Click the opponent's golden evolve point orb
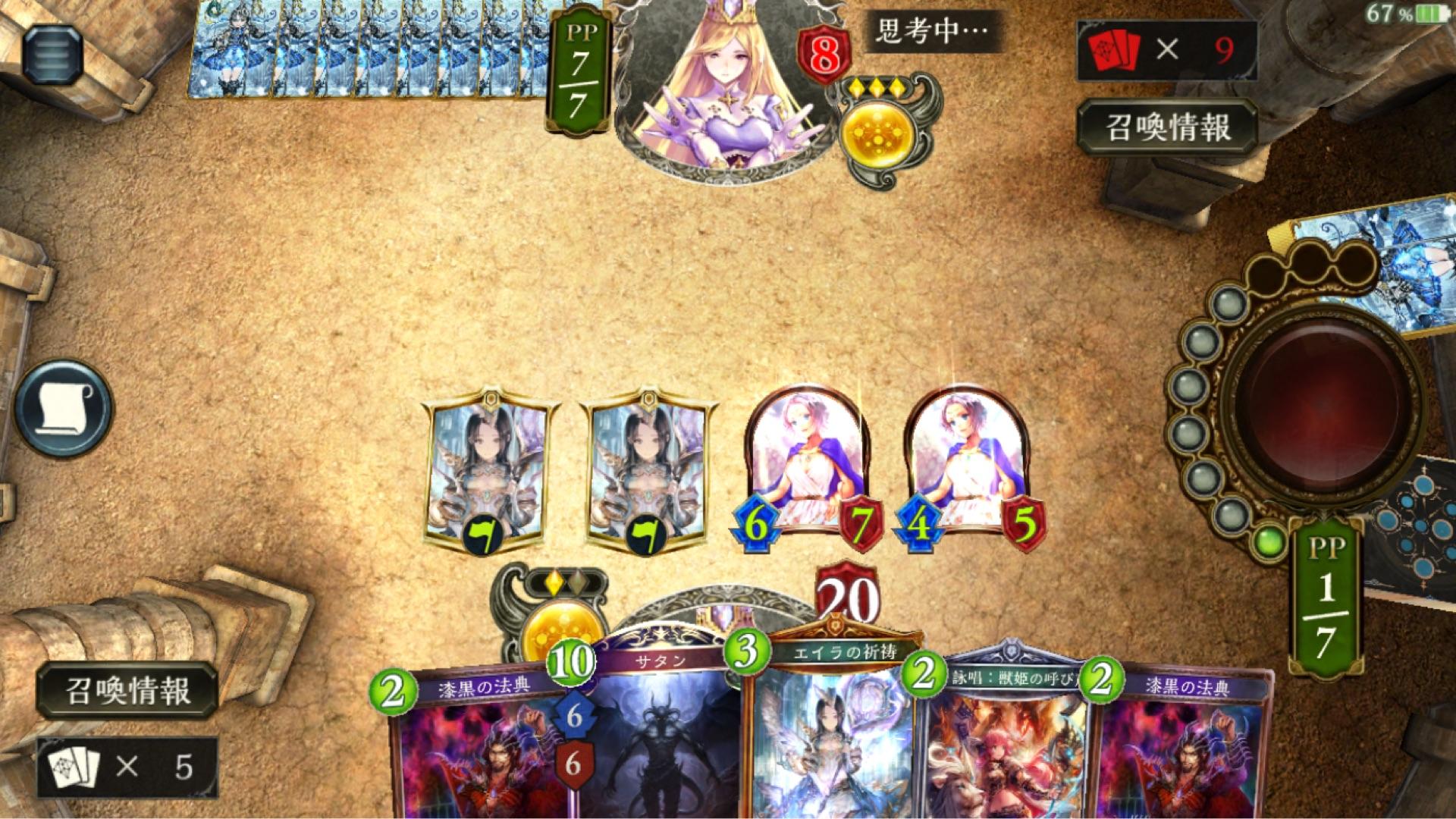Screen dimensions: 1456x819 877,136
